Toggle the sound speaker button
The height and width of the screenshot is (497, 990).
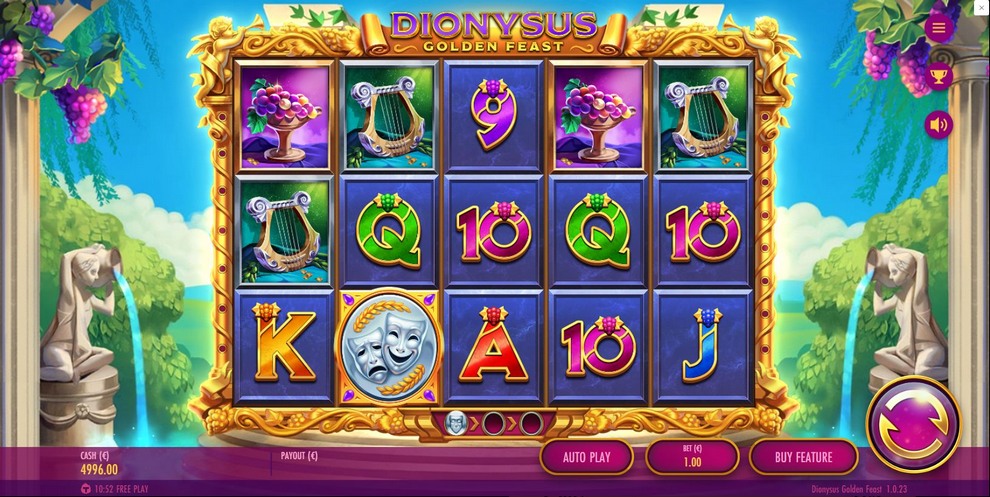(939, 125)
